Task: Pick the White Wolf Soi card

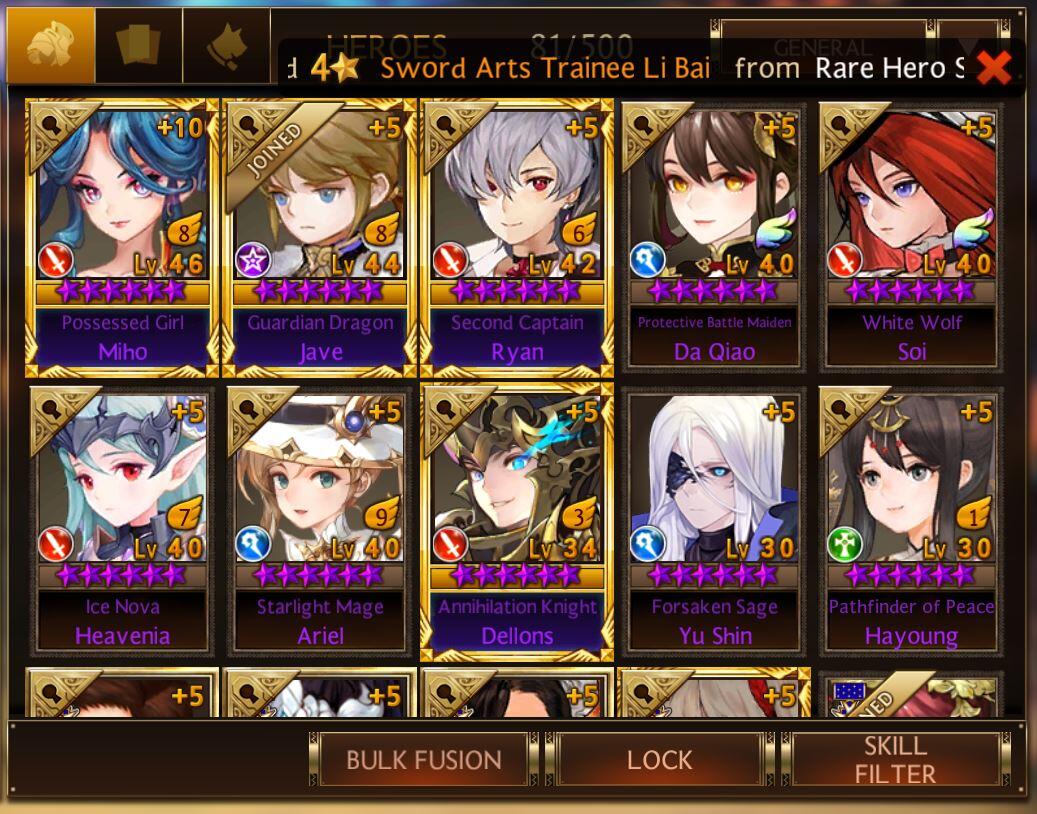Action: point(911,237)
